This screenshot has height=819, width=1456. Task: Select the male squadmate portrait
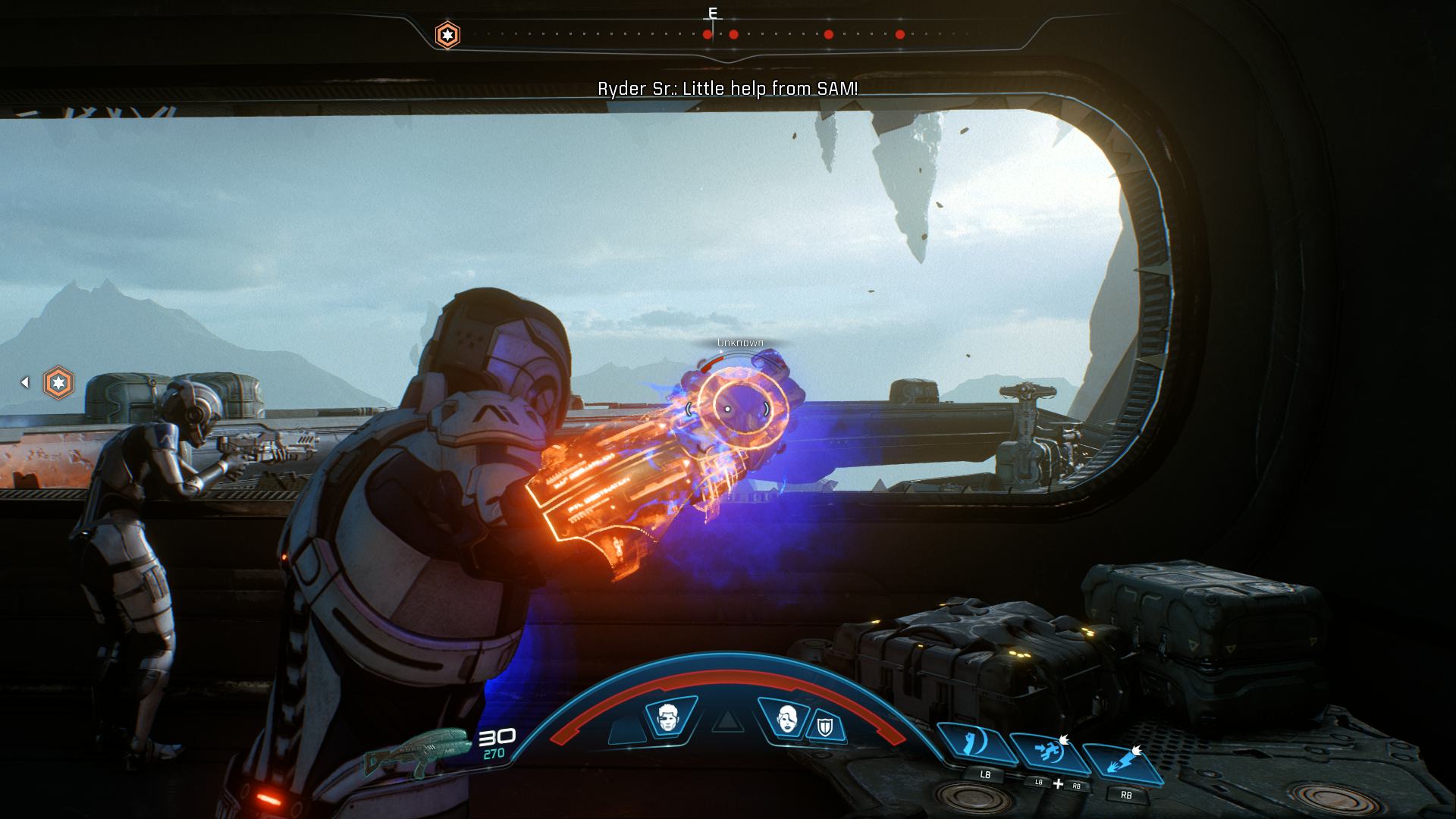coord(668,717)
